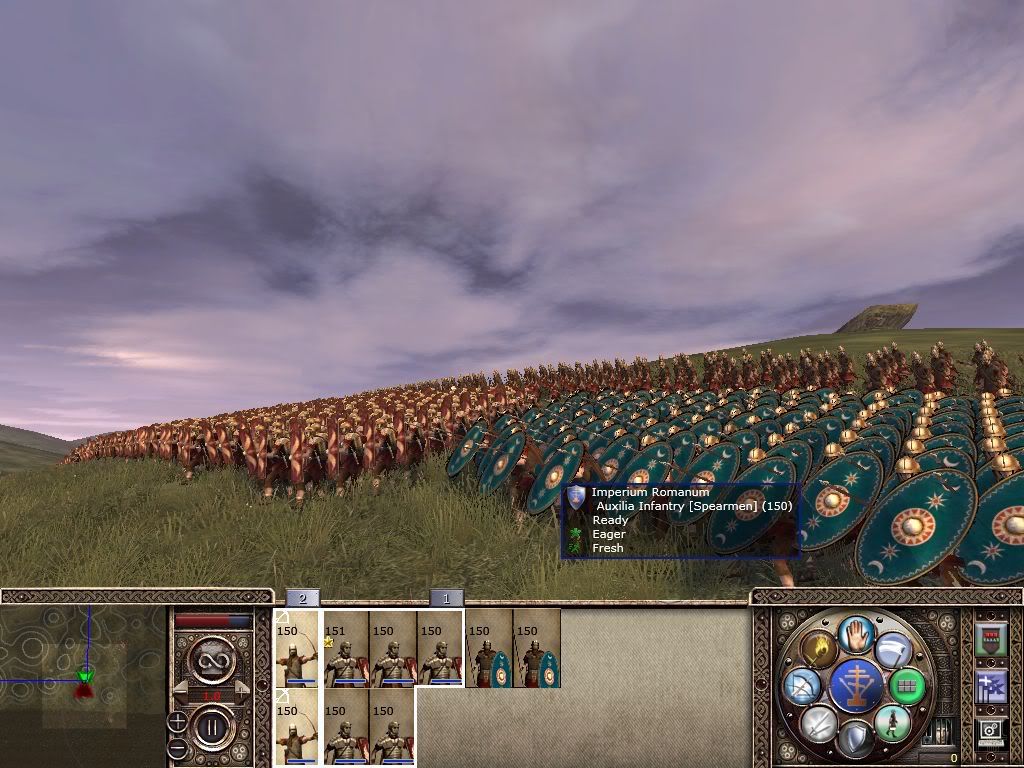Image resolution: width=1024 pixels, height=768 pixels.
Task: Click the crossed swords melee icon
Action: (x=819, y=723)
